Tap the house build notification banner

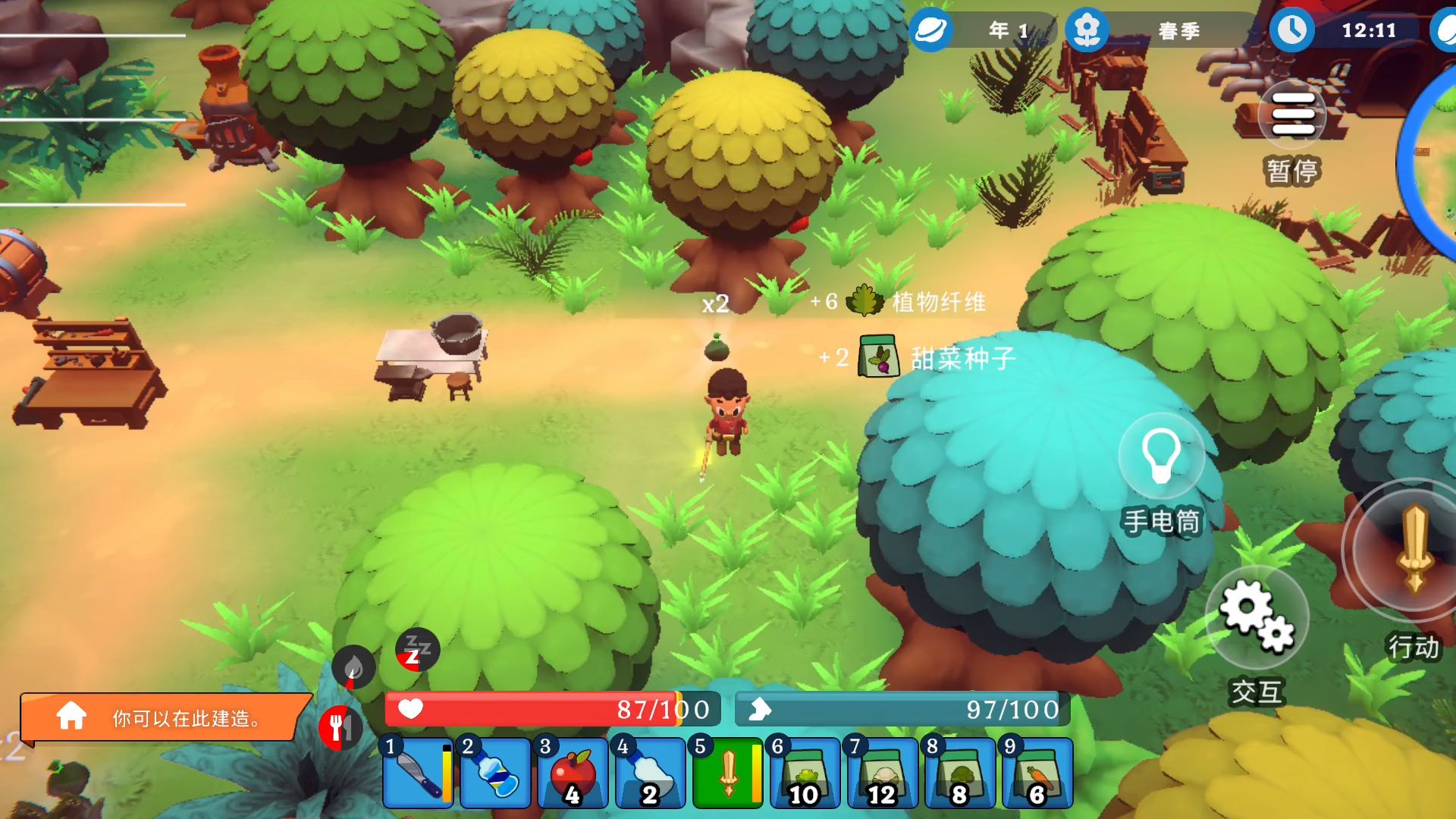click(165, 717)
